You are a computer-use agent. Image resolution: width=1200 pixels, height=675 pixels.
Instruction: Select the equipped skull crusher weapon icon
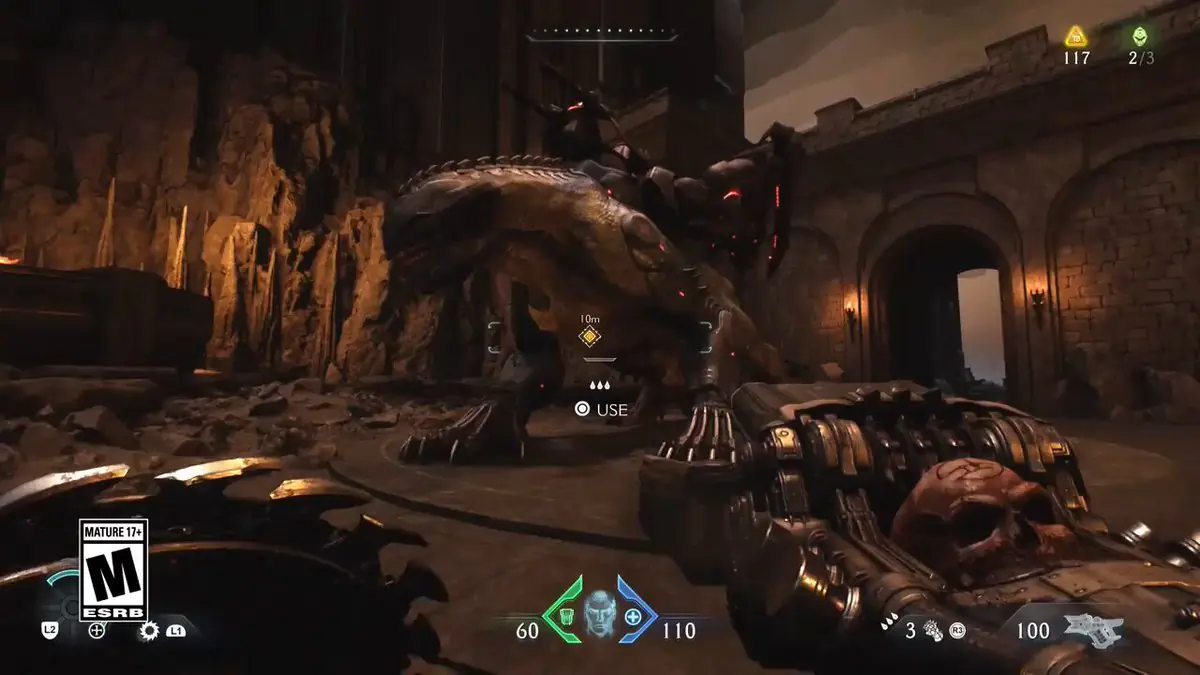(x=1094, y=629)
